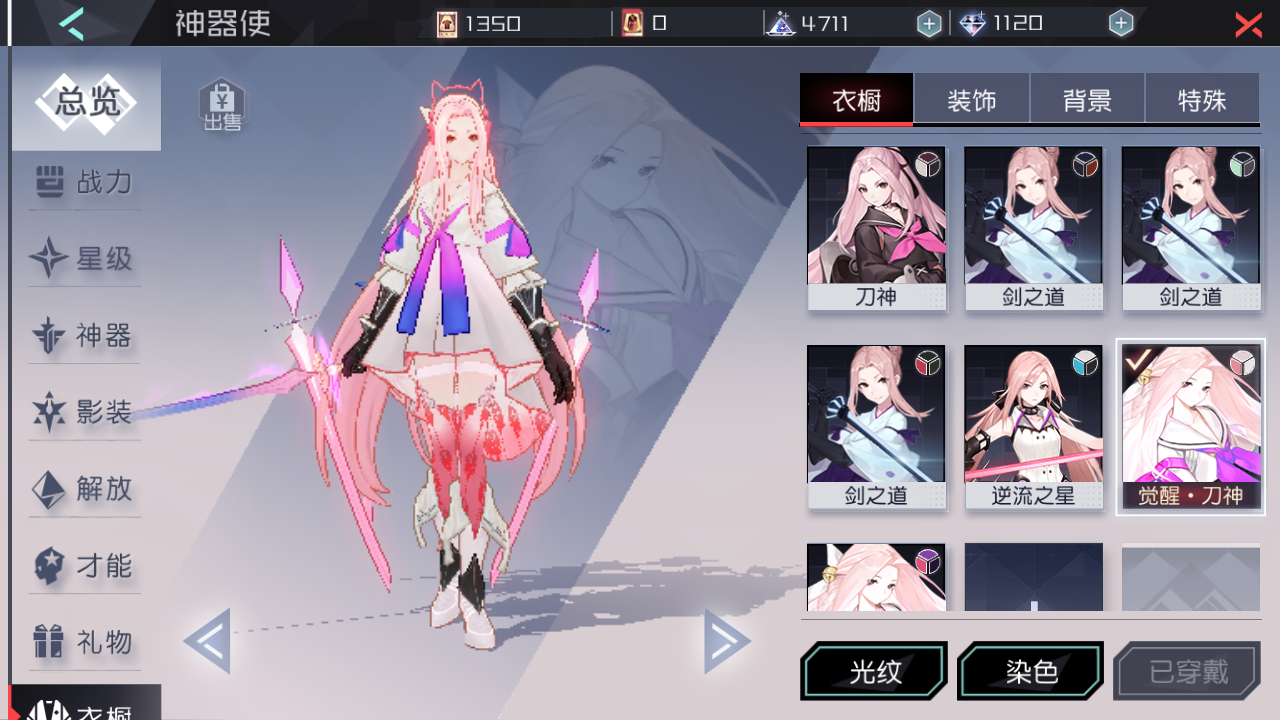Open the 才能 talent panel
Image resolution: width=1280 pixels, height=720 pixels.
85,566
